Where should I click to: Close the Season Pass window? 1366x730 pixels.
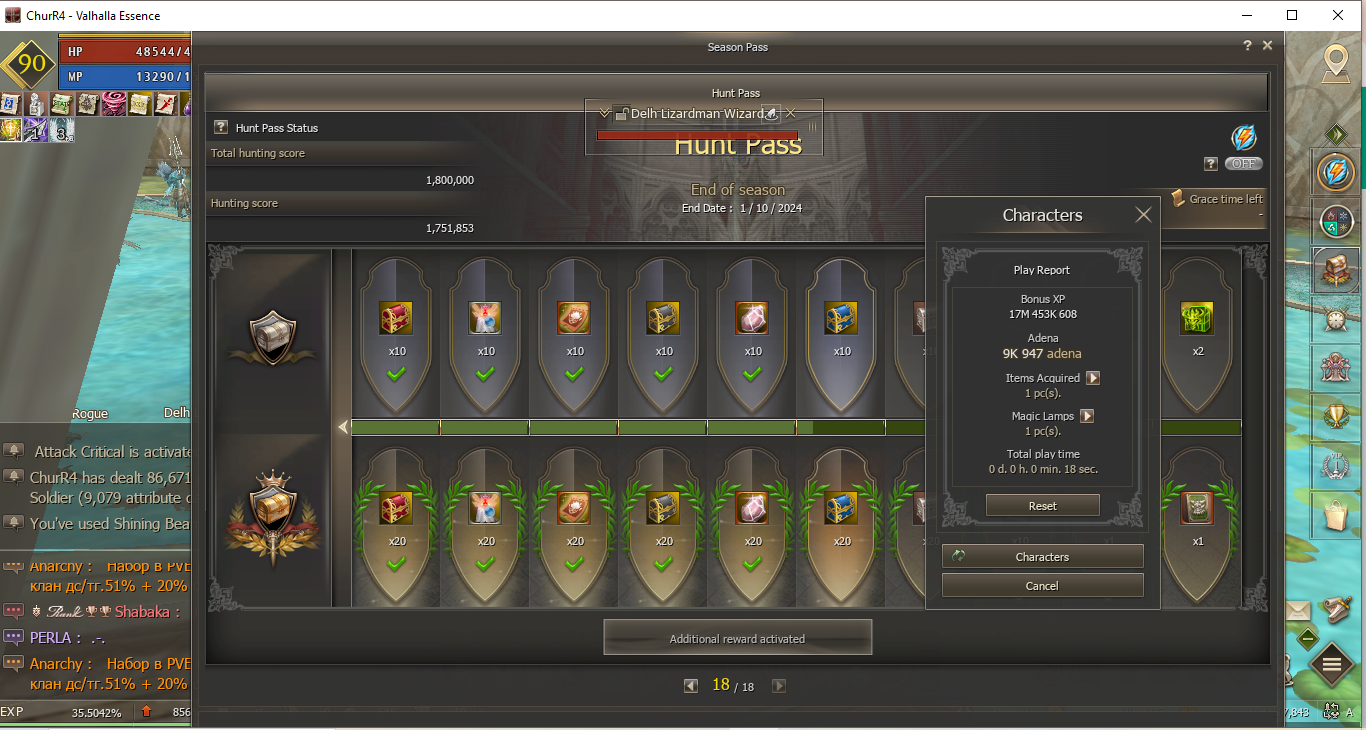[x=1267, y=46]
